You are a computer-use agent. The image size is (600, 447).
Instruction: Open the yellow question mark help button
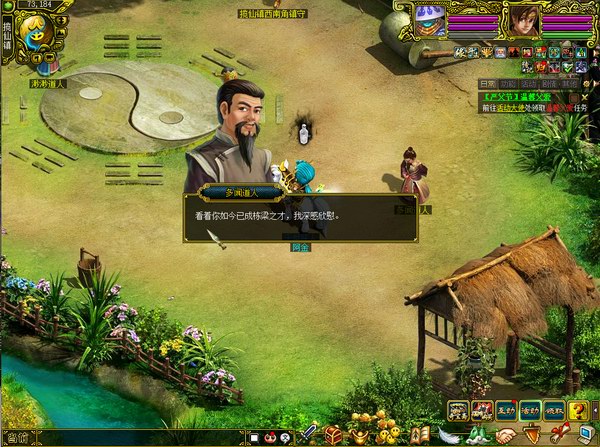[x=578, y=410]
